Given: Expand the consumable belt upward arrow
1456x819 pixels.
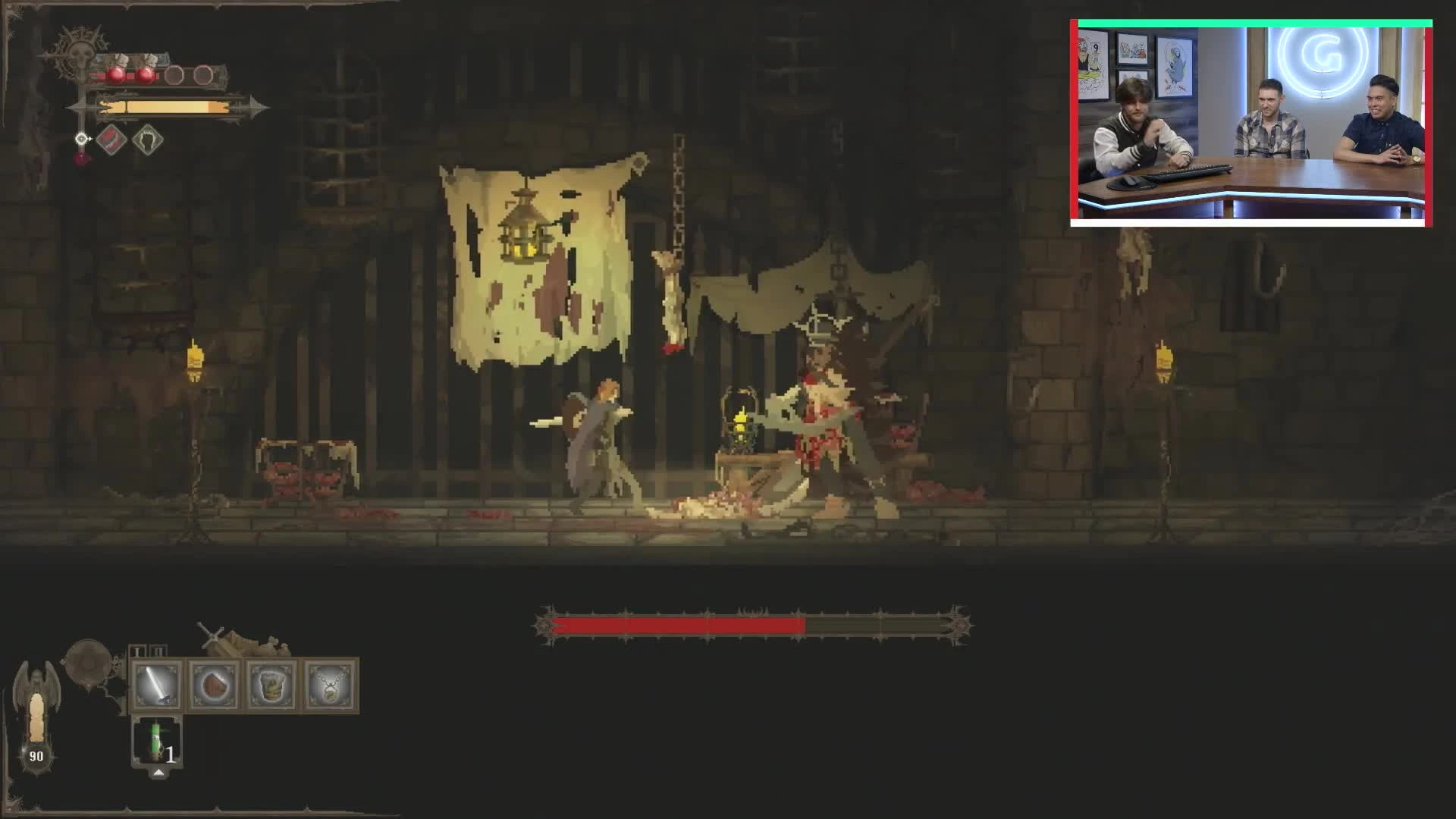Looking at the screenshot, I should point(159,773).
